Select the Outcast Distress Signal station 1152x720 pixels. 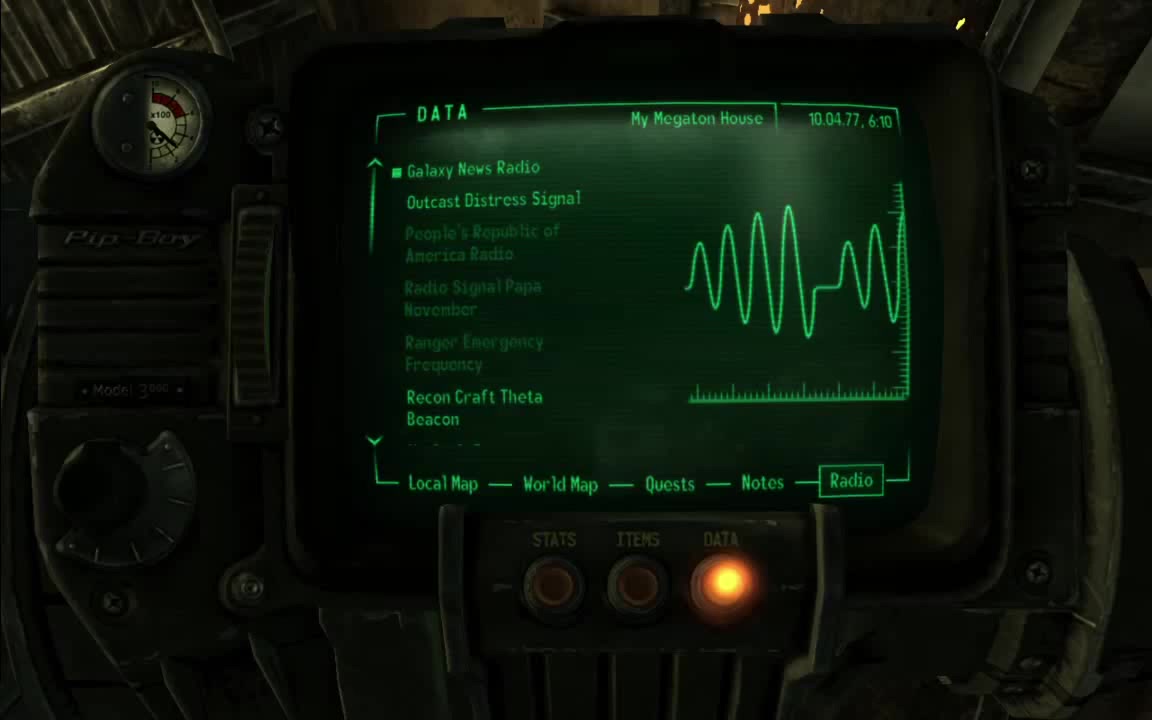[493, 200]
